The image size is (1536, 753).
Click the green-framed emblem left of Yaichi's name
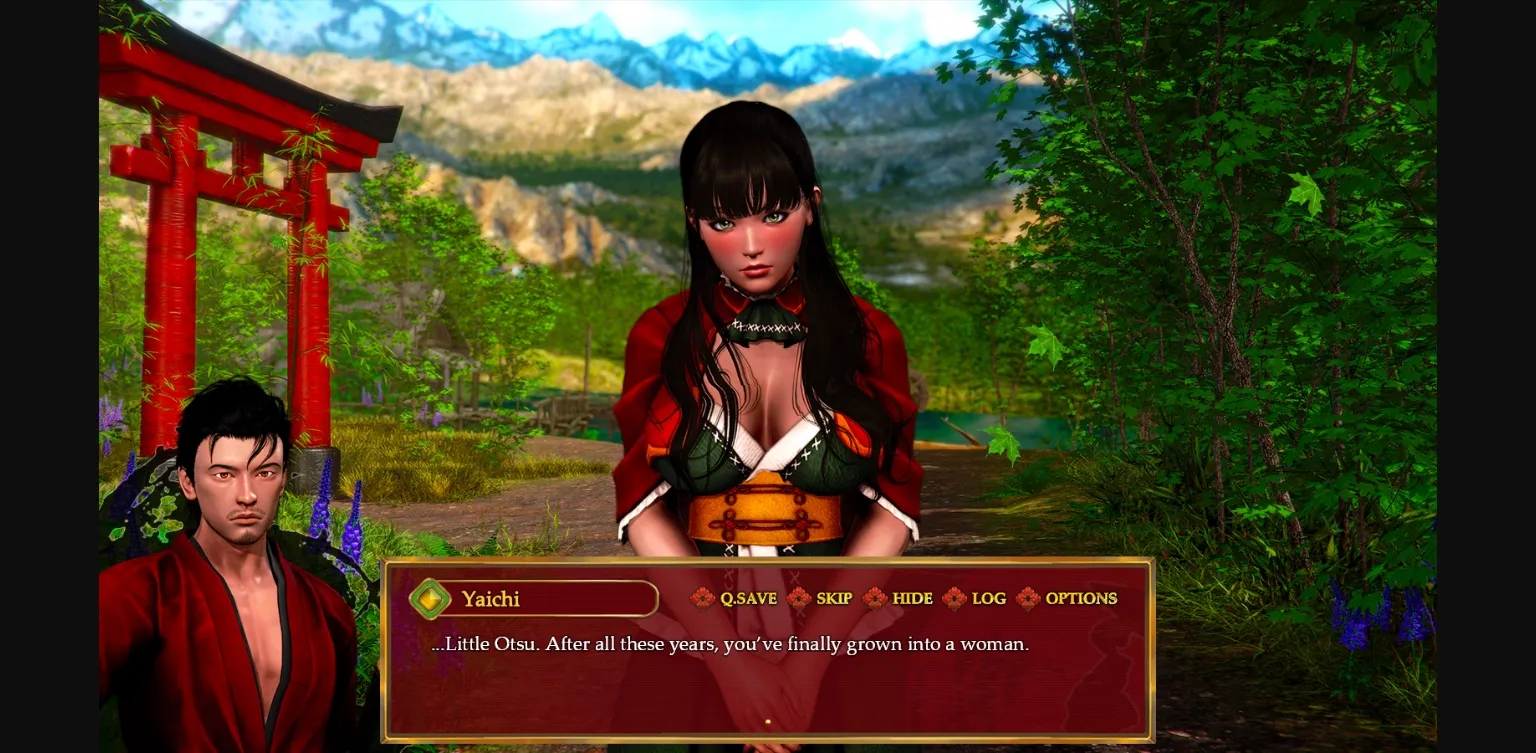click(x=430, y=599)
